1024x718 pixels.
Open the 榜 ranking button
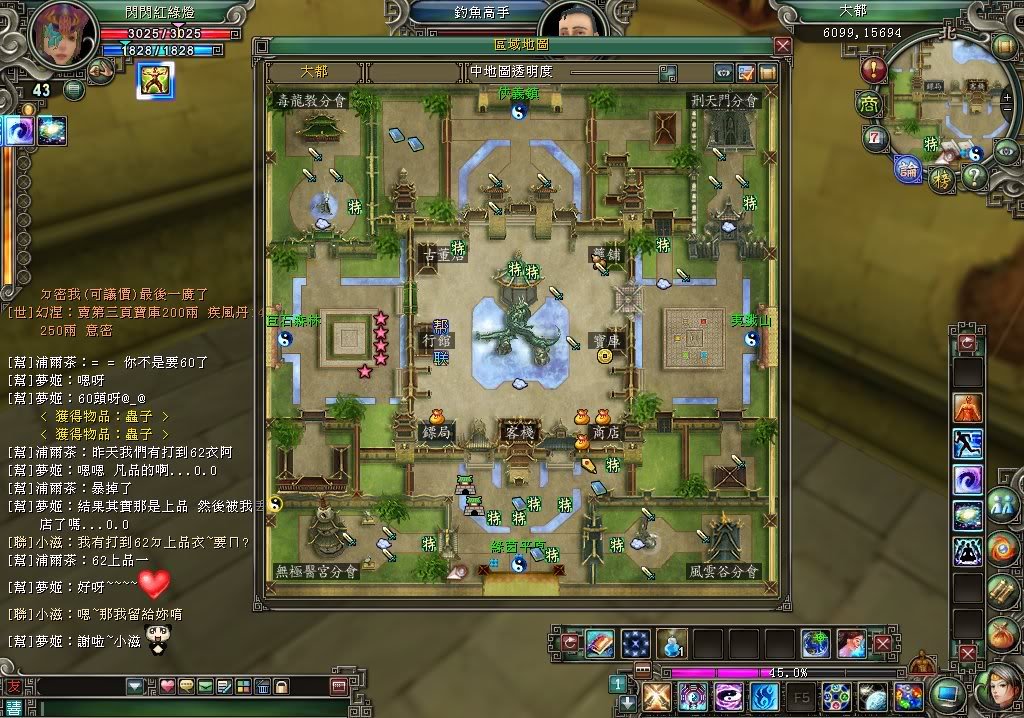click(x=942, y=180)
